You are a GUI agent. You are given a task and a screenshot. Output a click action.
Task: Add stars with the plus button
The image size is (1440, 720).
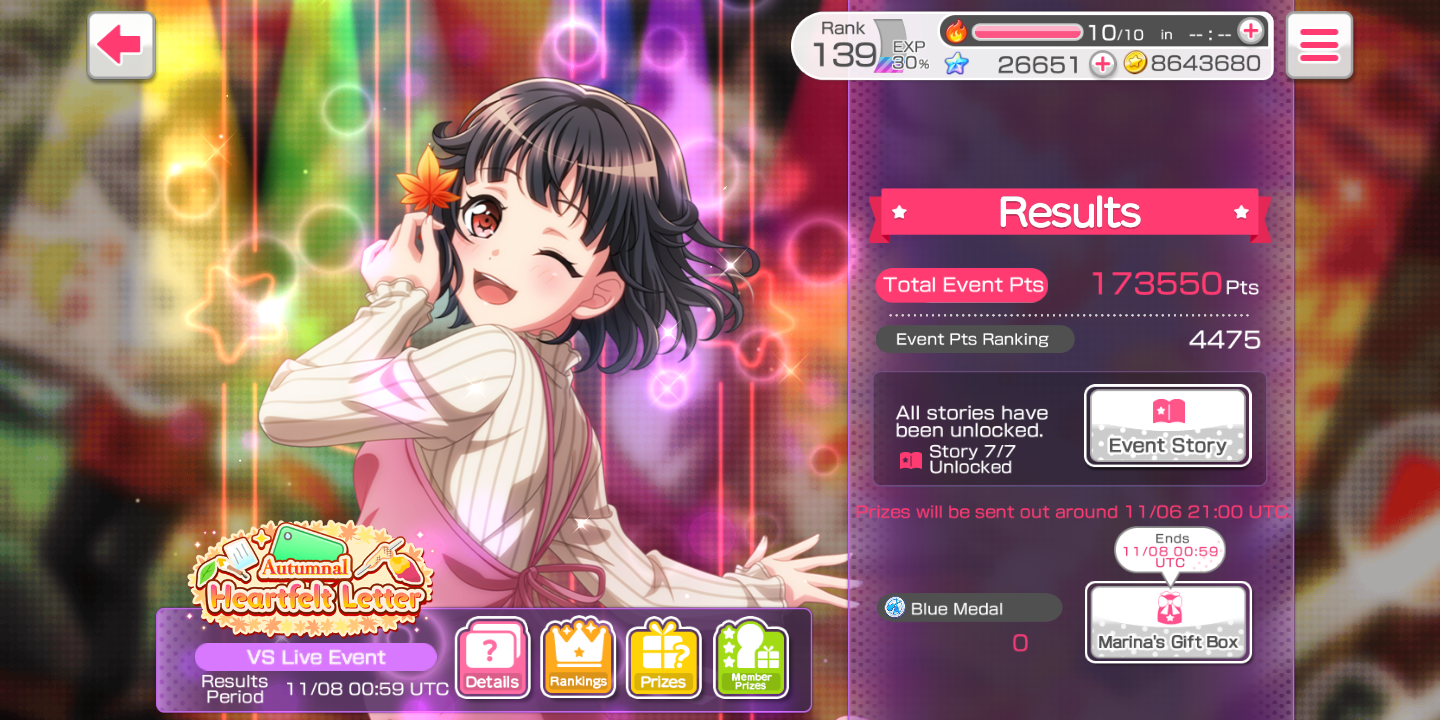1102,64
